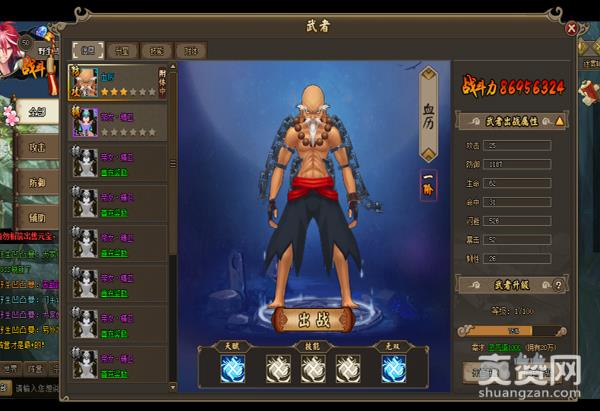The width and height of the screenshot is (600, 411).
Task: Open the third tab of the warrior panel
Action: coord(158,49)
